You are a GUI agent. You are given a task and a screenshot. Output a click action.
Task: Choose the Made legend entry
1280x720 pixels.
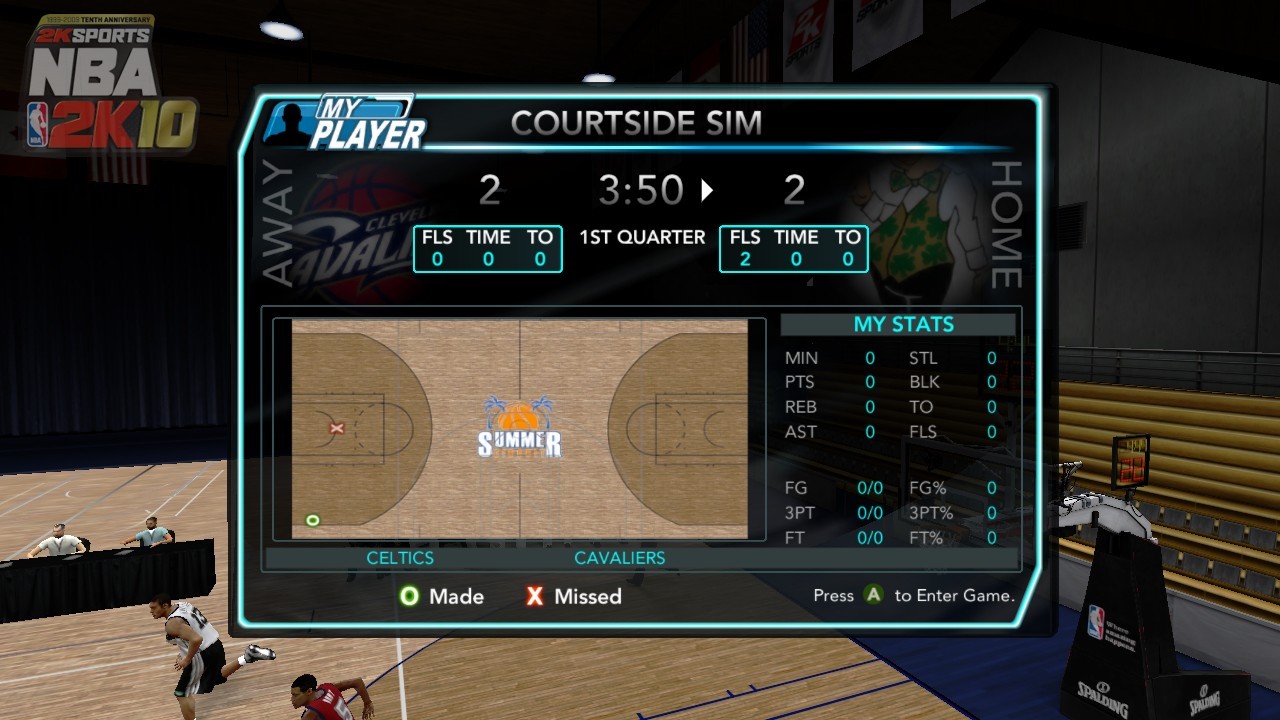point(441,596)
